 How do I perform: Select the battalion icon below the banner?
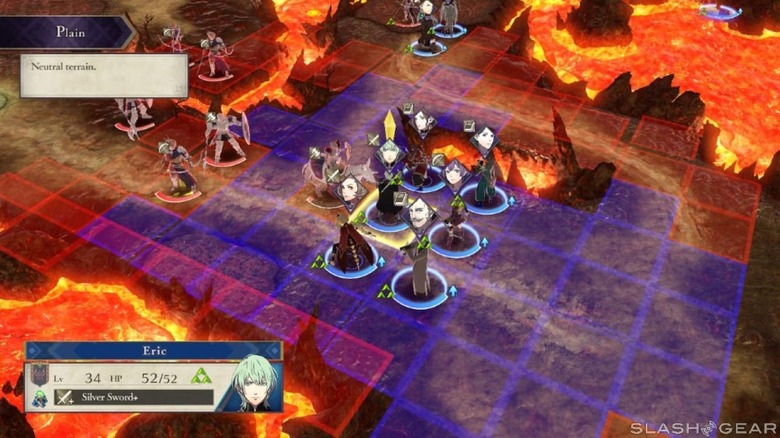click(x=41, y=398)
